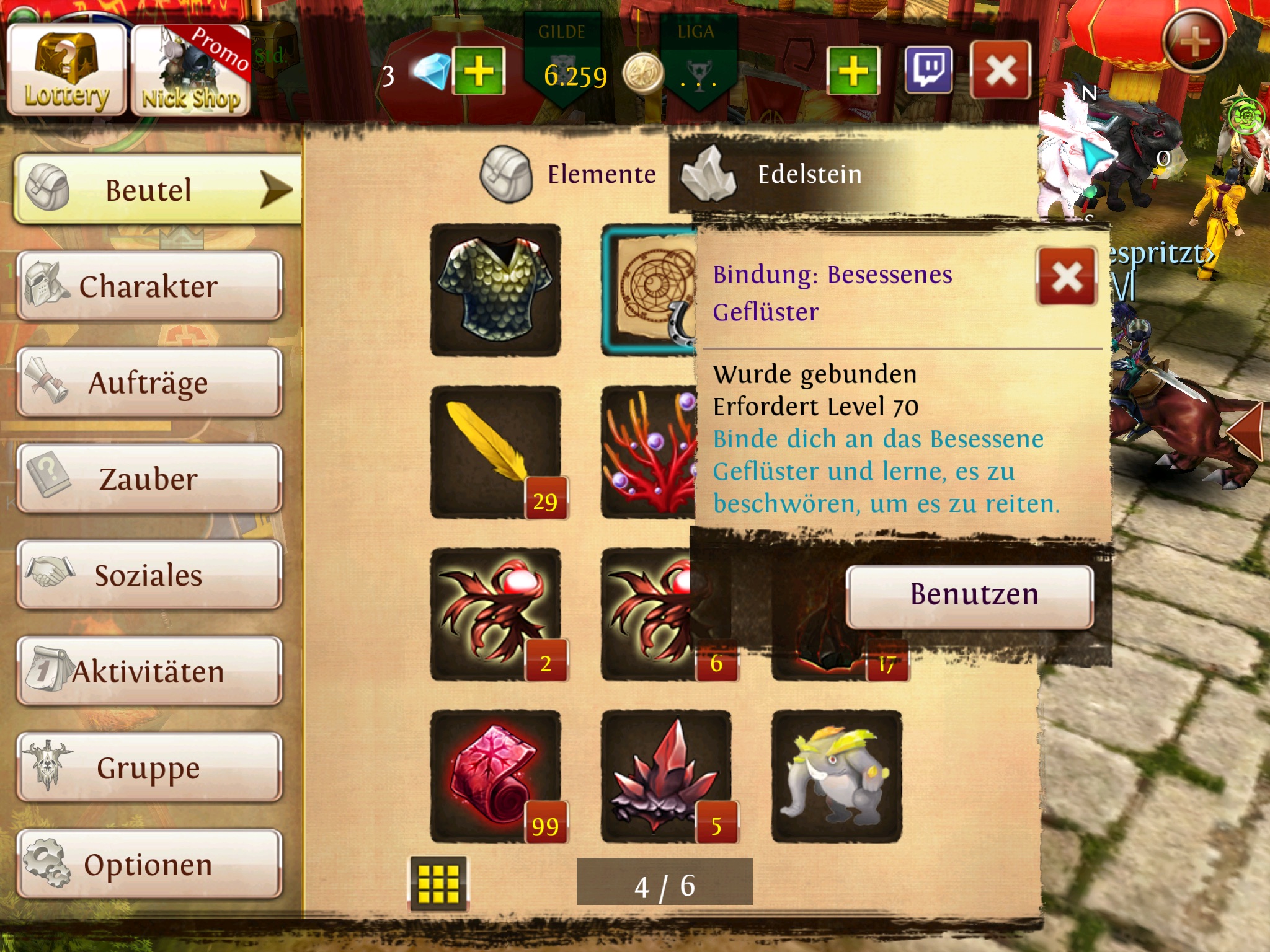Open the Soziales menu
The image size is (1270, 952).
coord(149,575)
